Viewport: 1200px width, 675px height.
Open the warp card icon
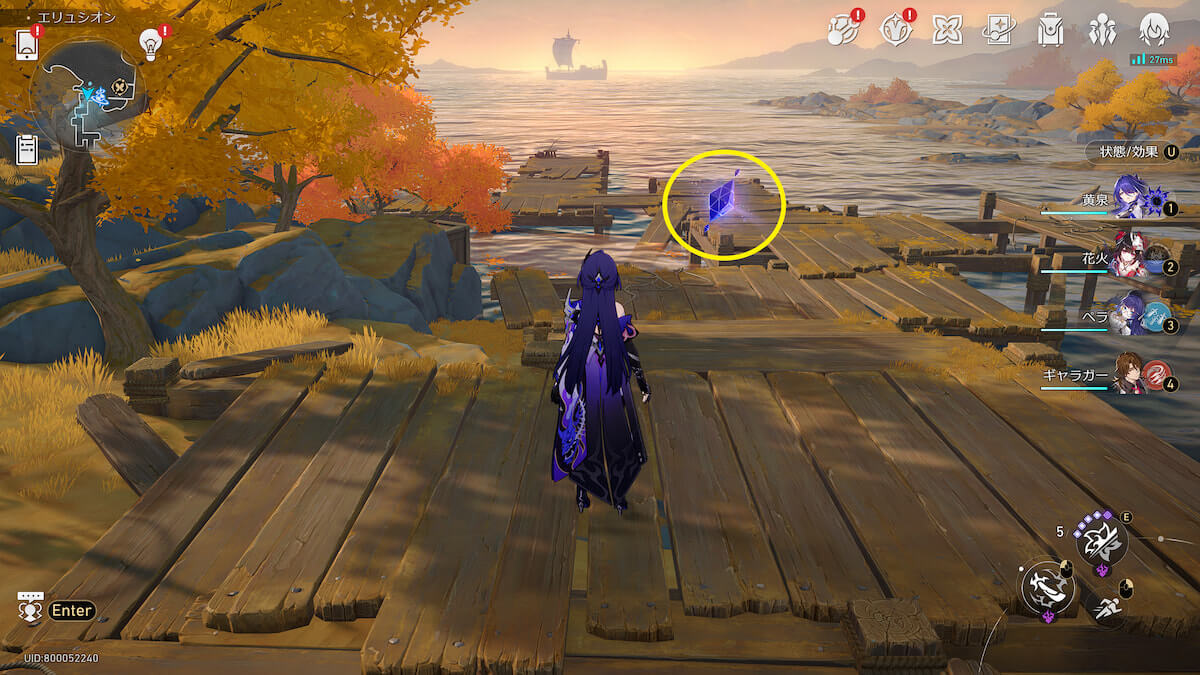998,31
